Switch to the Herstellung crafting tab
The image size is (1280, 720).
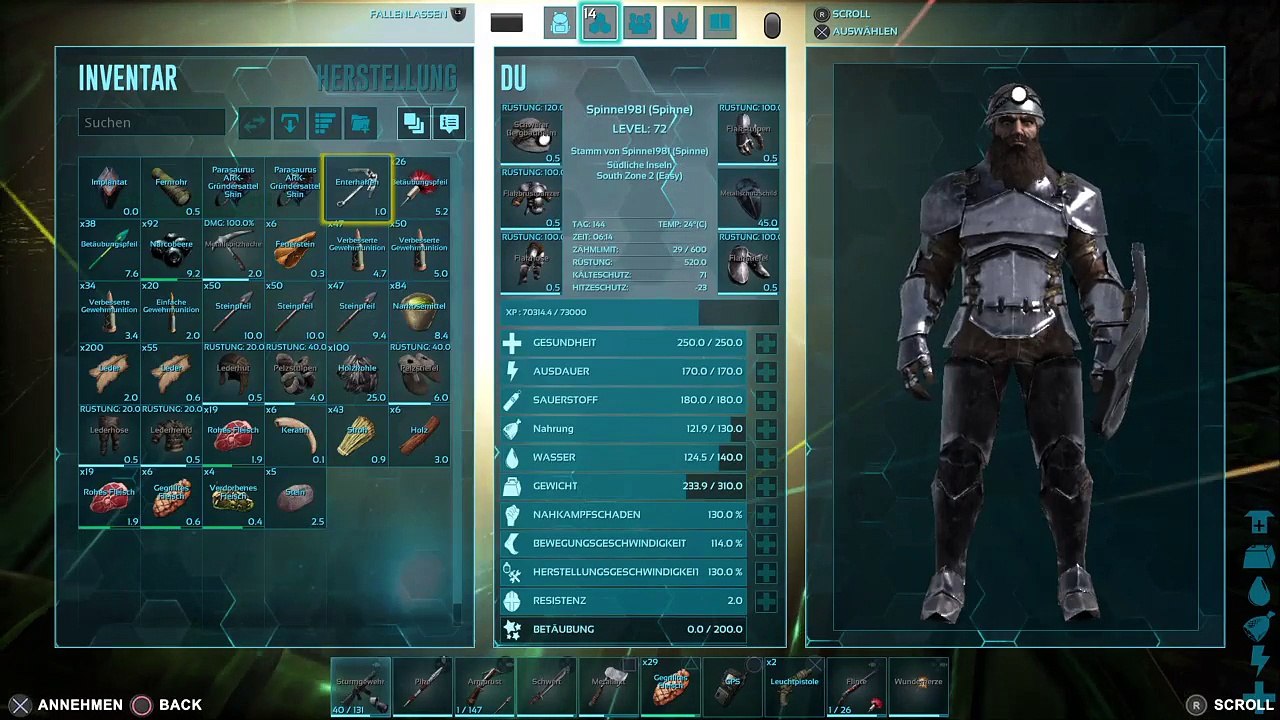point(386,78)
